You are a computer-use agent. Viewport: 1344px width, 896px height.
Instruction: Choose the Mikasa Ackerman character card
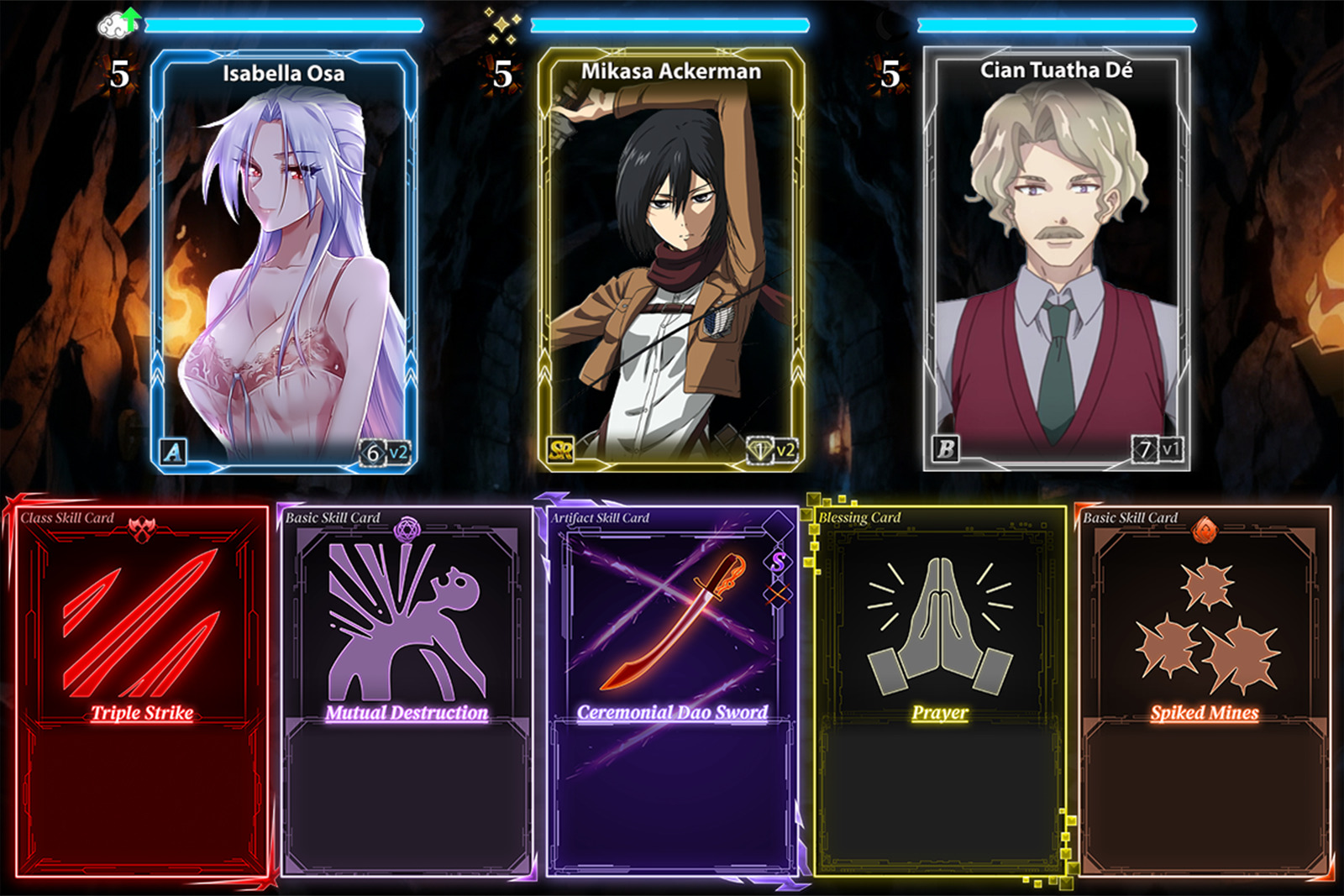(x=670, y=260)
